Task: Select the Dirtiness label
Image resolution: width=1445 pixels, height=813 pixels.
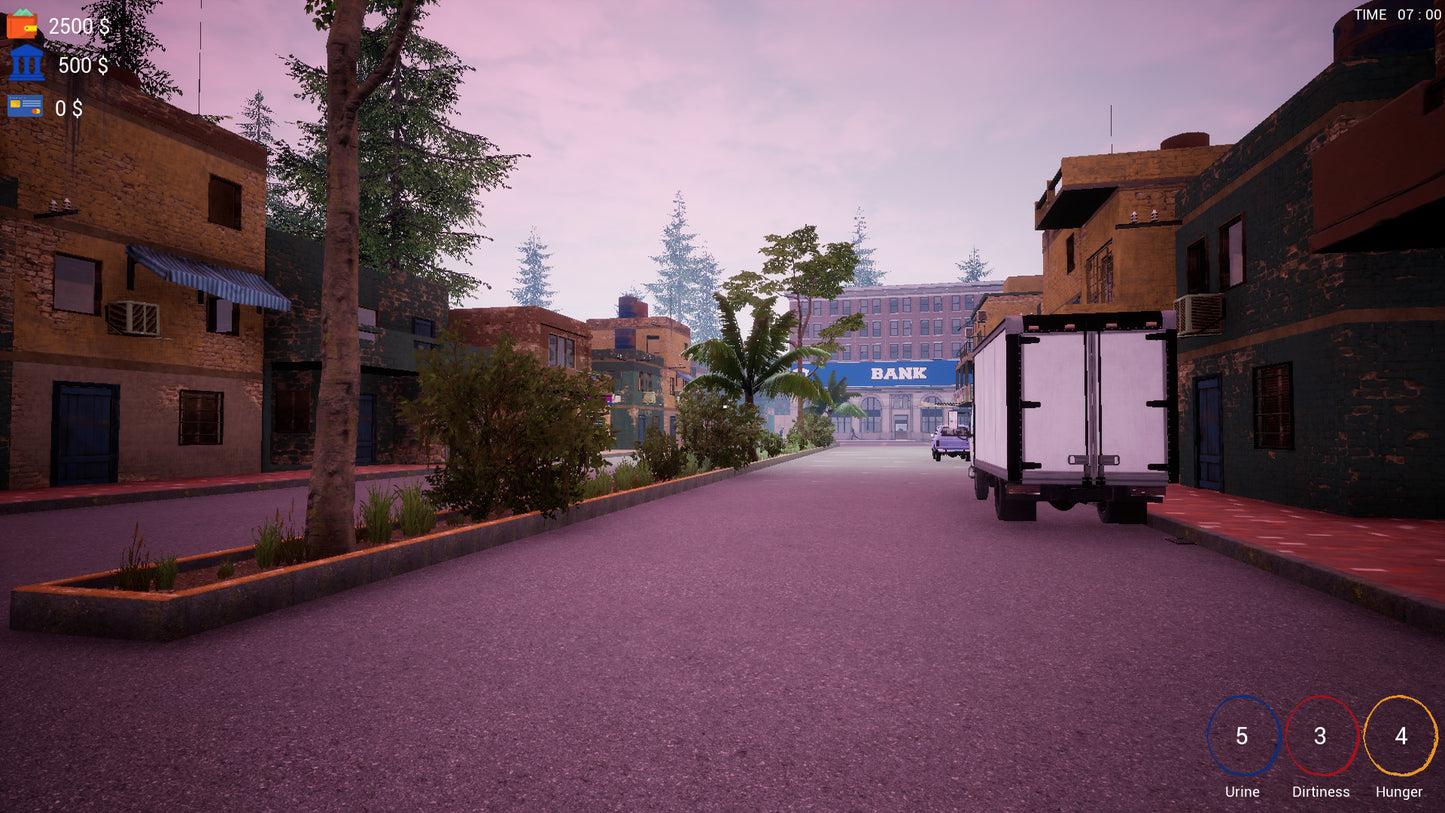Action: (1321, 791)
